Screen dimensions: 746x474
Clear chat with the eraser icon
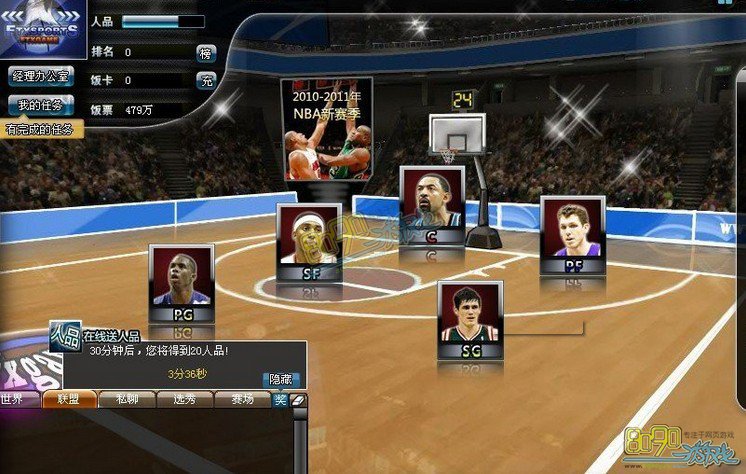[297, 400]
